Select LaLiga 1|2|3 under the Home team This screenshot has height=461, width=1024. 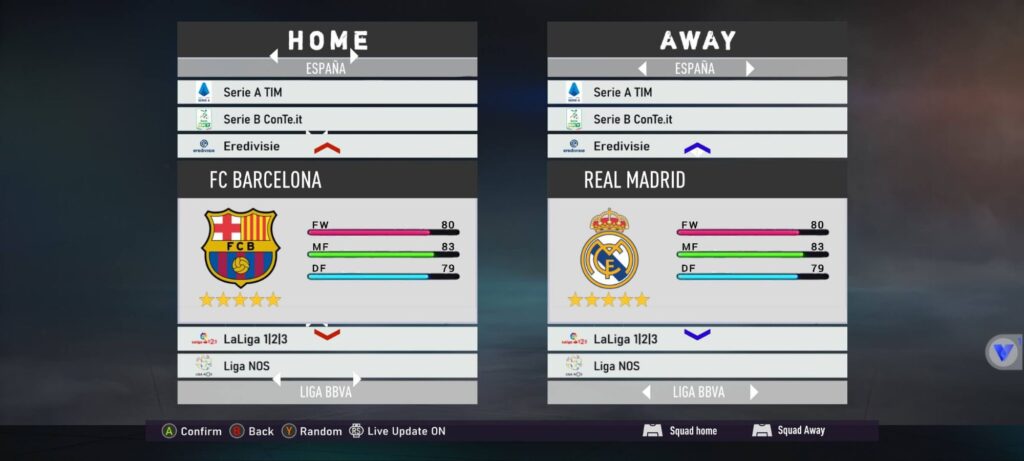coord(327,339)
